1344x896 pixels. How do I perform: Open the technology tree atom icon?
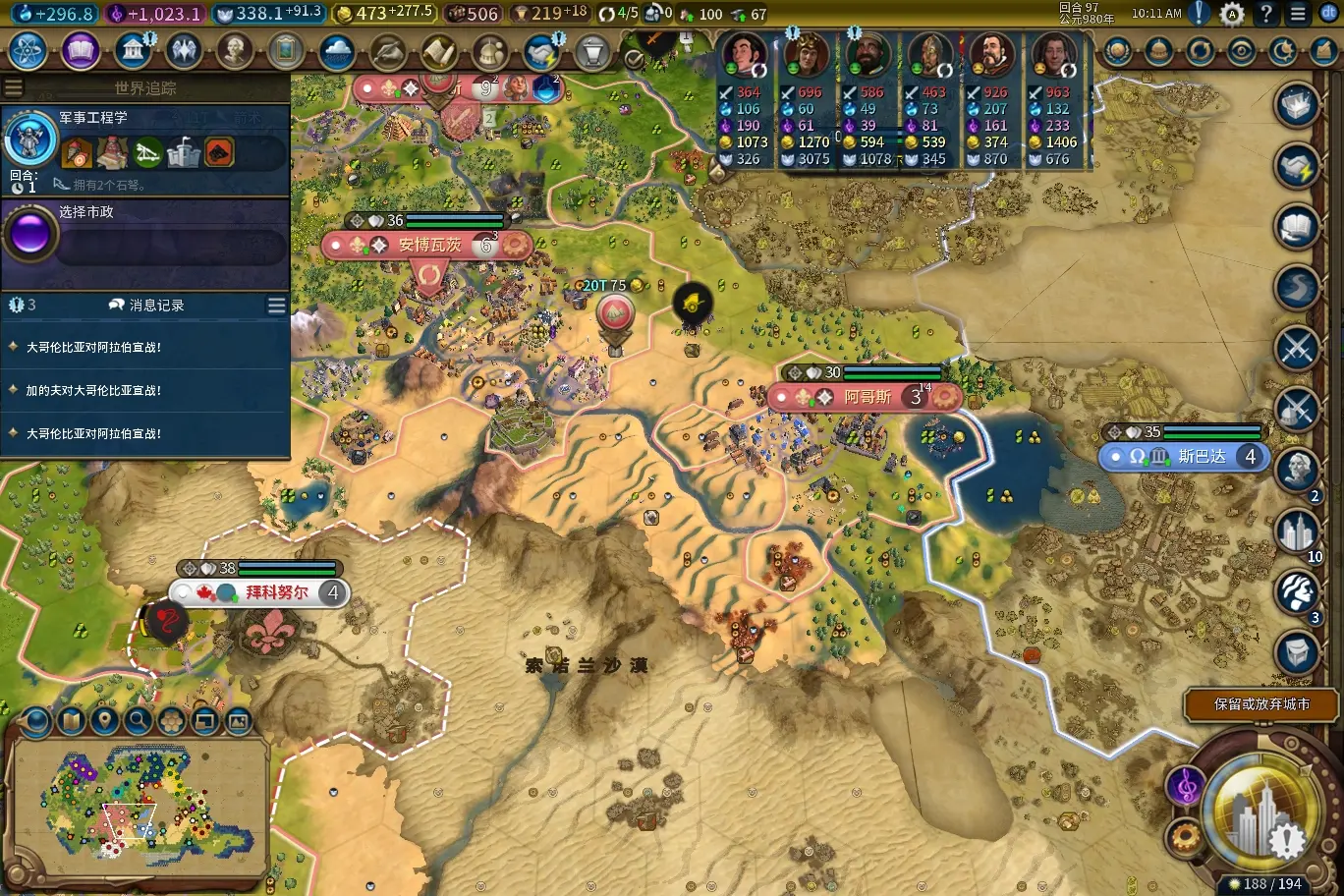coord(28,51)
